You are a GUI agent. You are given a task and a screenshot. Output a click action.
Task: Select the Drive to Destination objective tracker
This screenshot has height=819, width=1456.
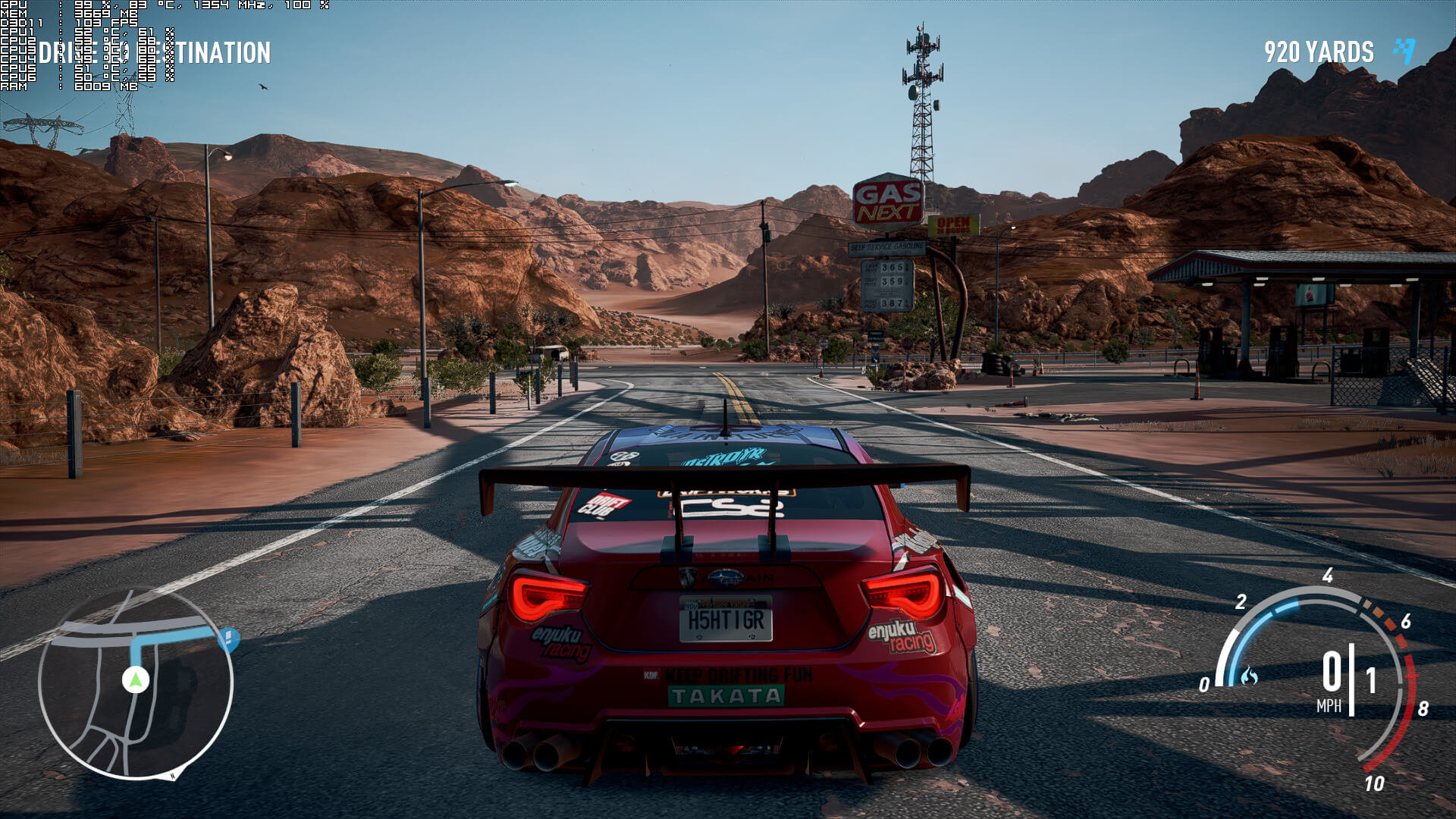tap(155, 52)
